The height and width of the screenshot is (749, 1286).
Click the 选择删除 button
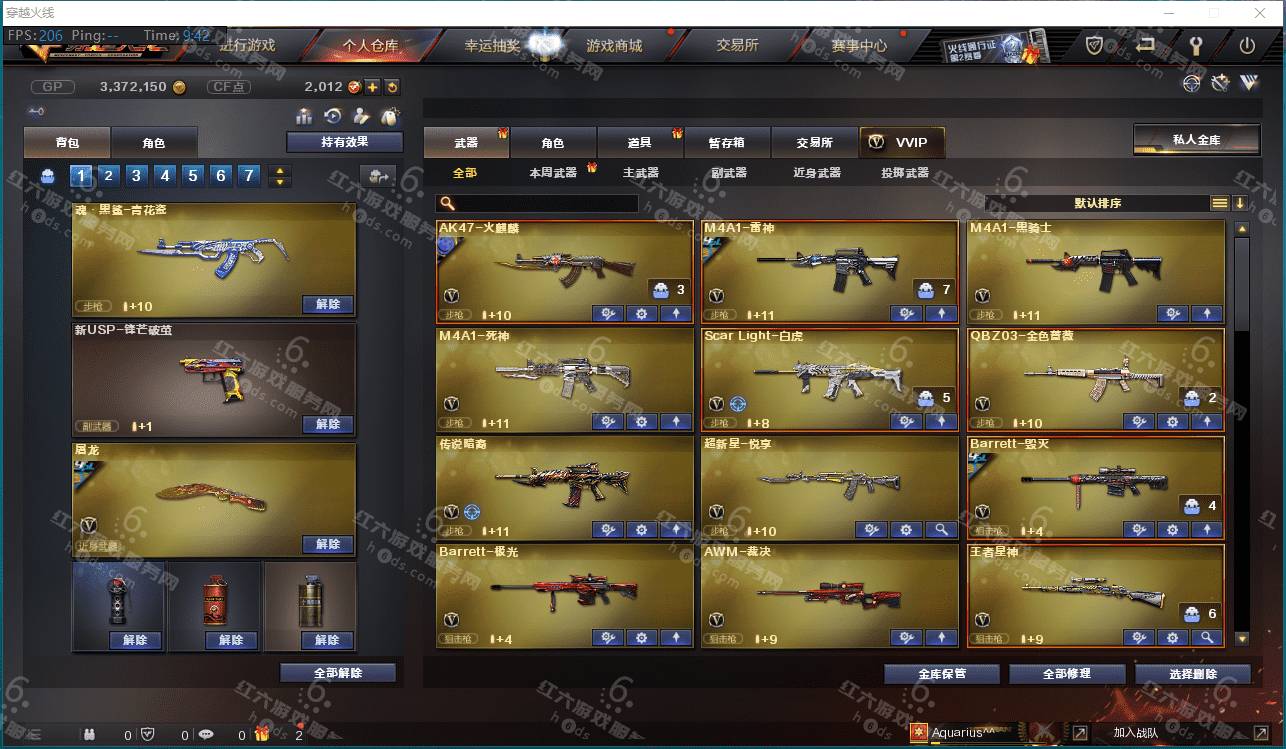pos(1192,674)
